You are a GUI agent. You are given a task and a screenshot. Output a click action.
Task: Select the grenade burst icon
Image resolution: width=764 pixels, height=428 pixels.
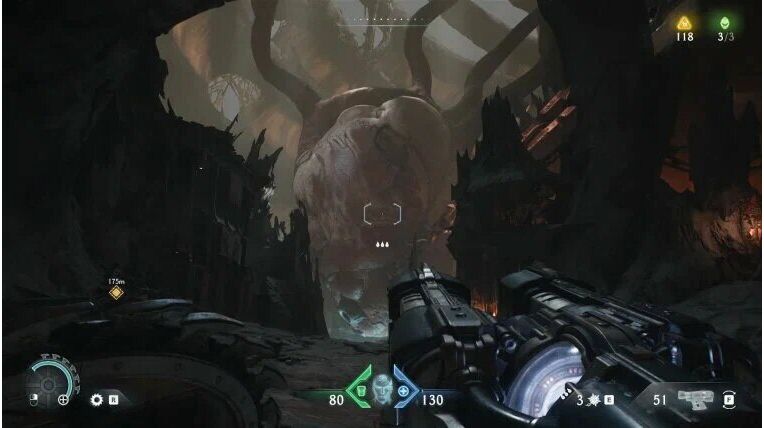coord(593,400)
